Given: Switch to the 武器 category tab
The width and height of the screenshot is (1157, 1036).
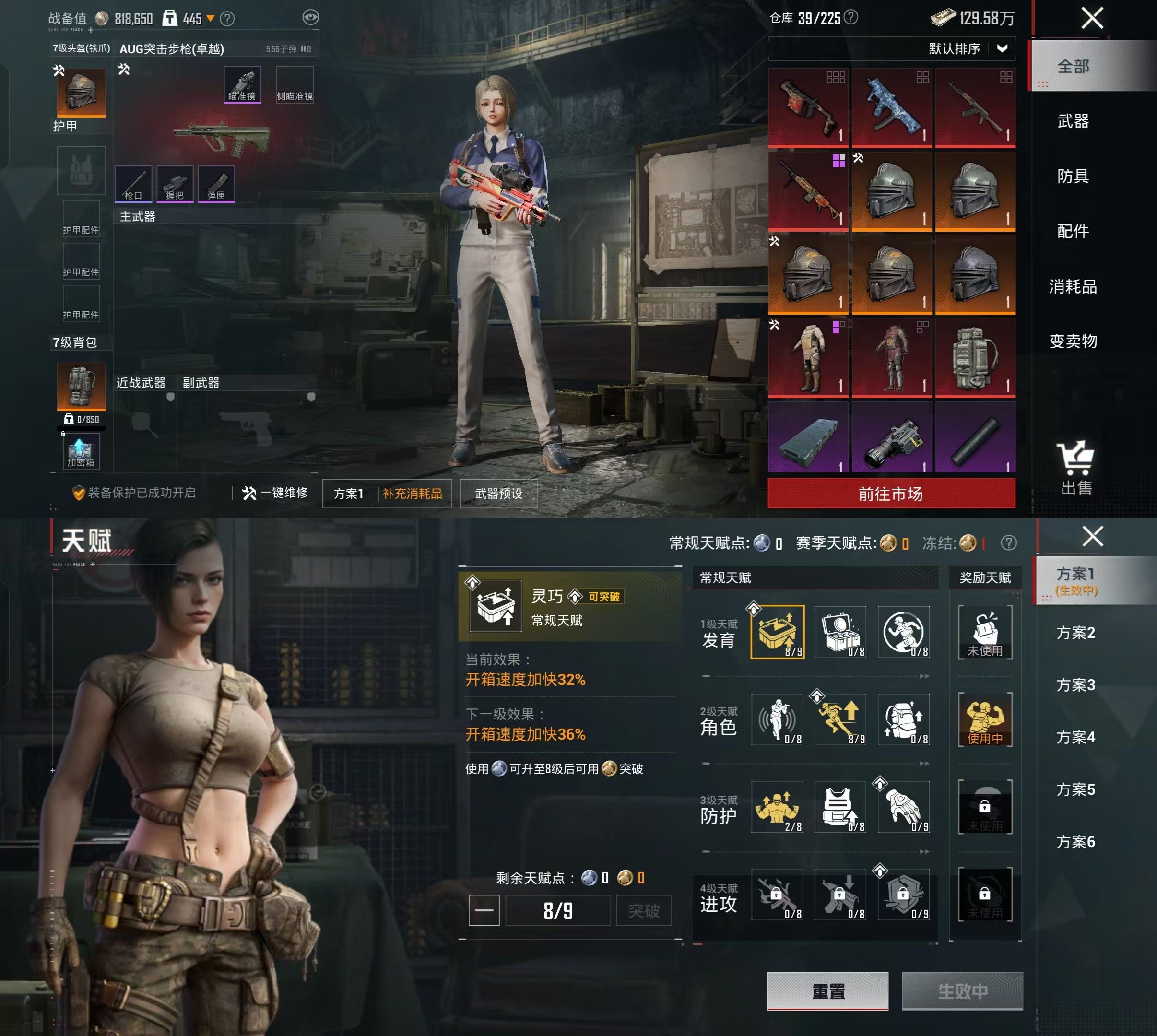Looking at the screenshot, I should [1073, 121].
